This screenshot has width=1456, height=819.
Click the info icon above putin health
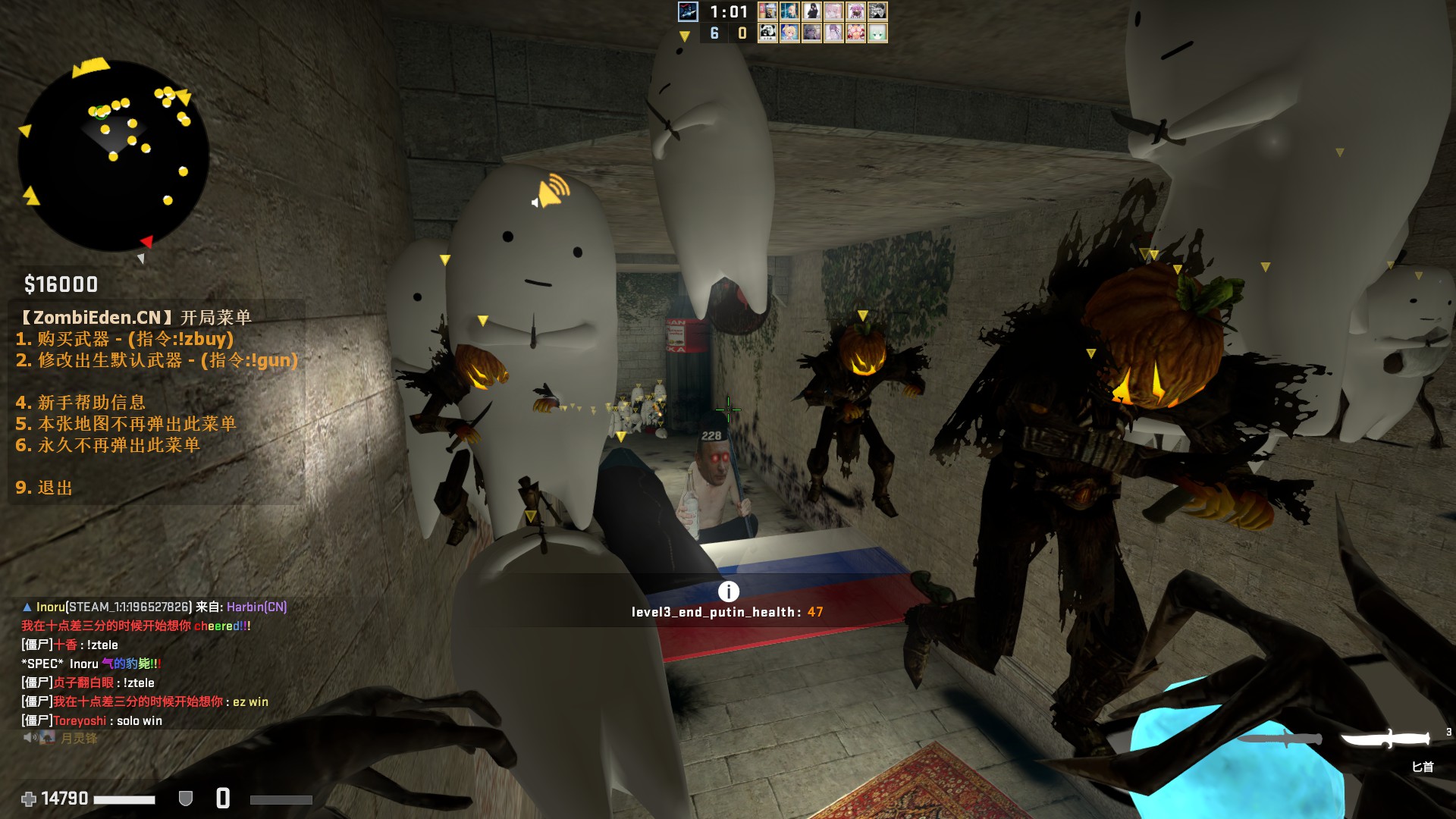(728, 591)
